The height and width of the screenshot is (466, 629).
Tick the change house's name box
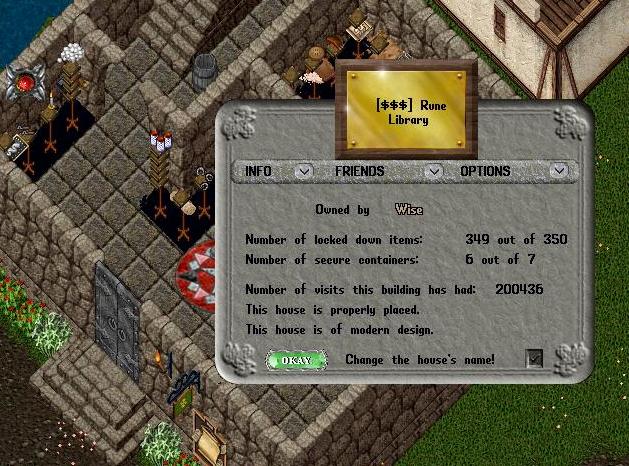pos(535,359)
